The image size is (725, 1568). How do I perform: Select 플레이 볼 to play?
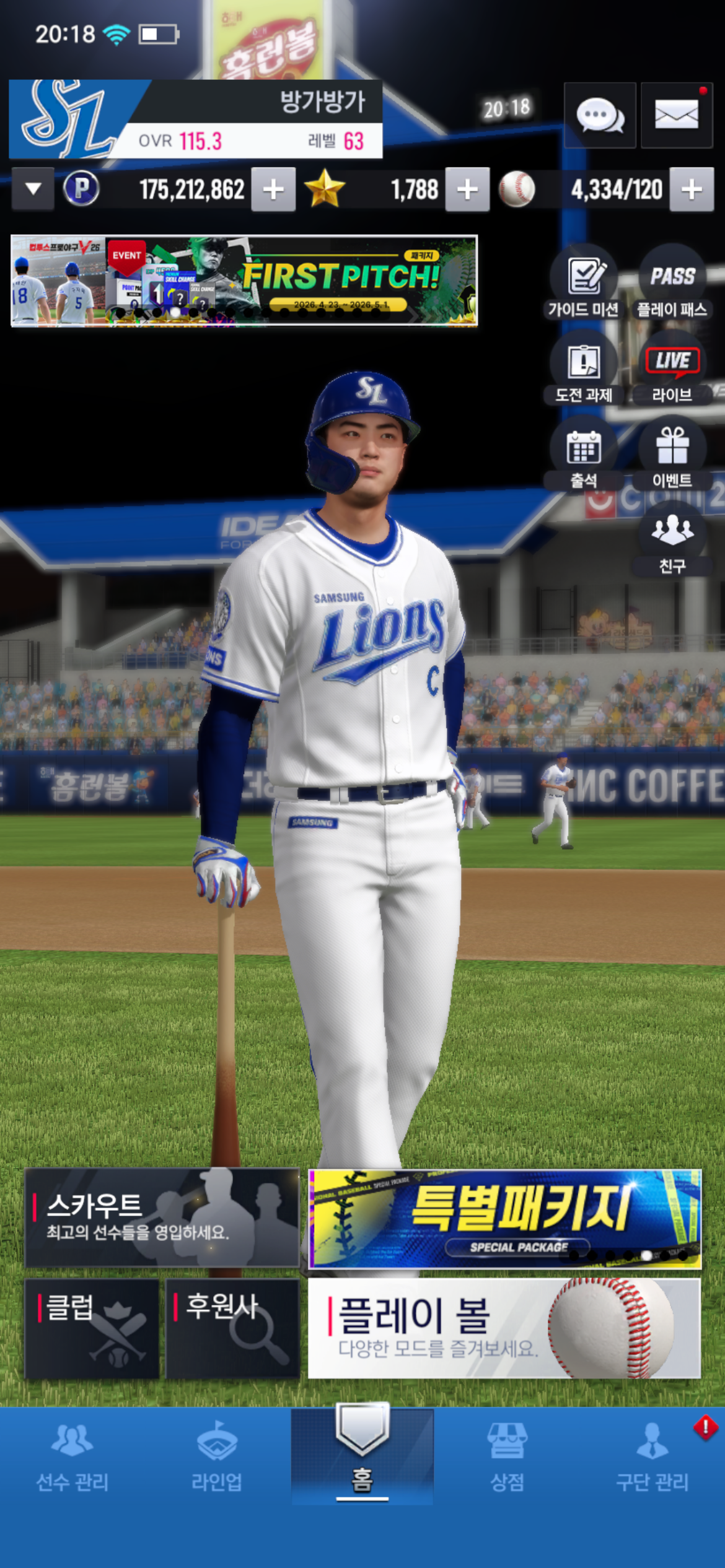[x=504, y=1328]
